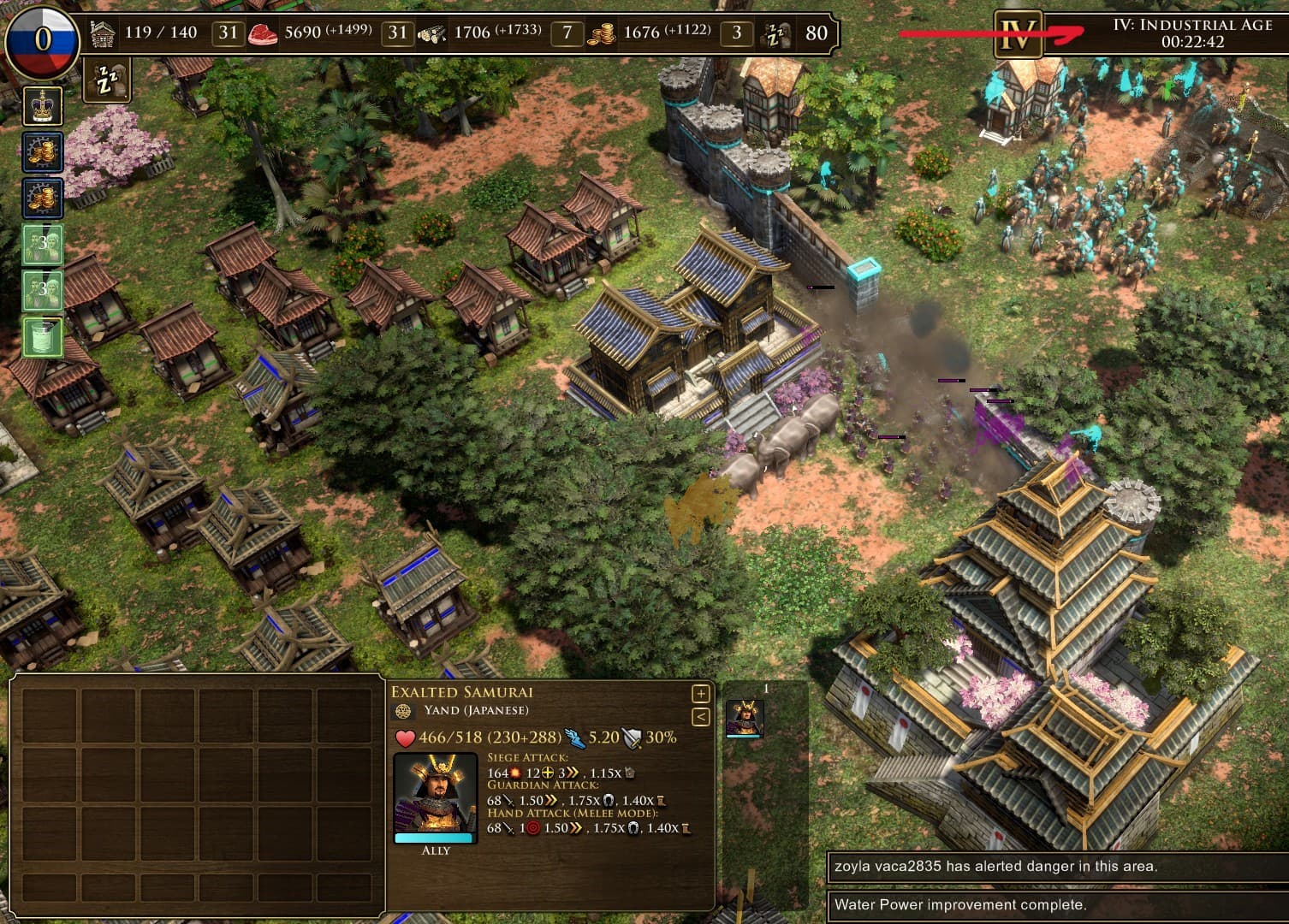Screen dimensions: 1289x924
Task: Click the red meat food resource icon
Action: point(263,34)
